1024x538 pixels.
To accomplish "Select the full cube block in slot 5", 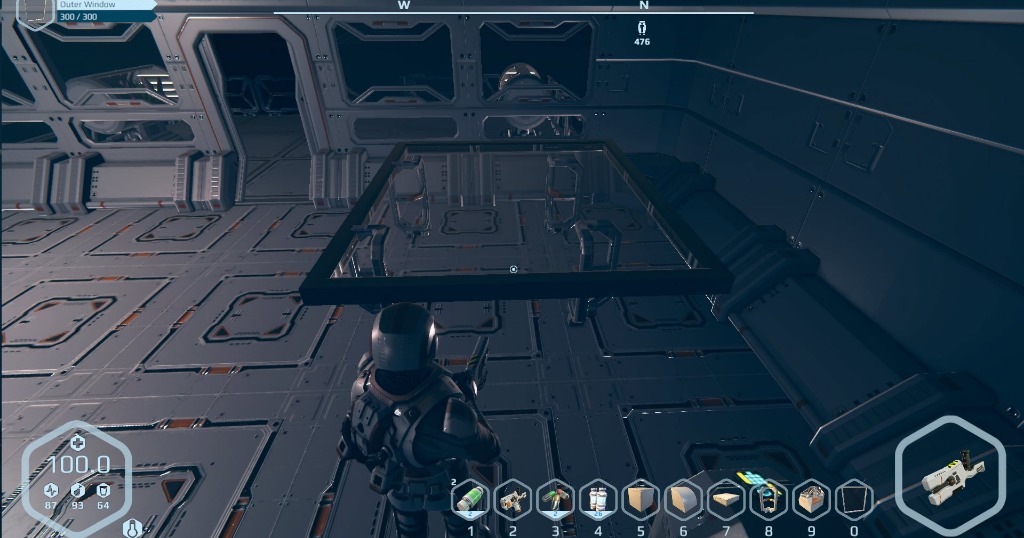I will pos(641,499).
